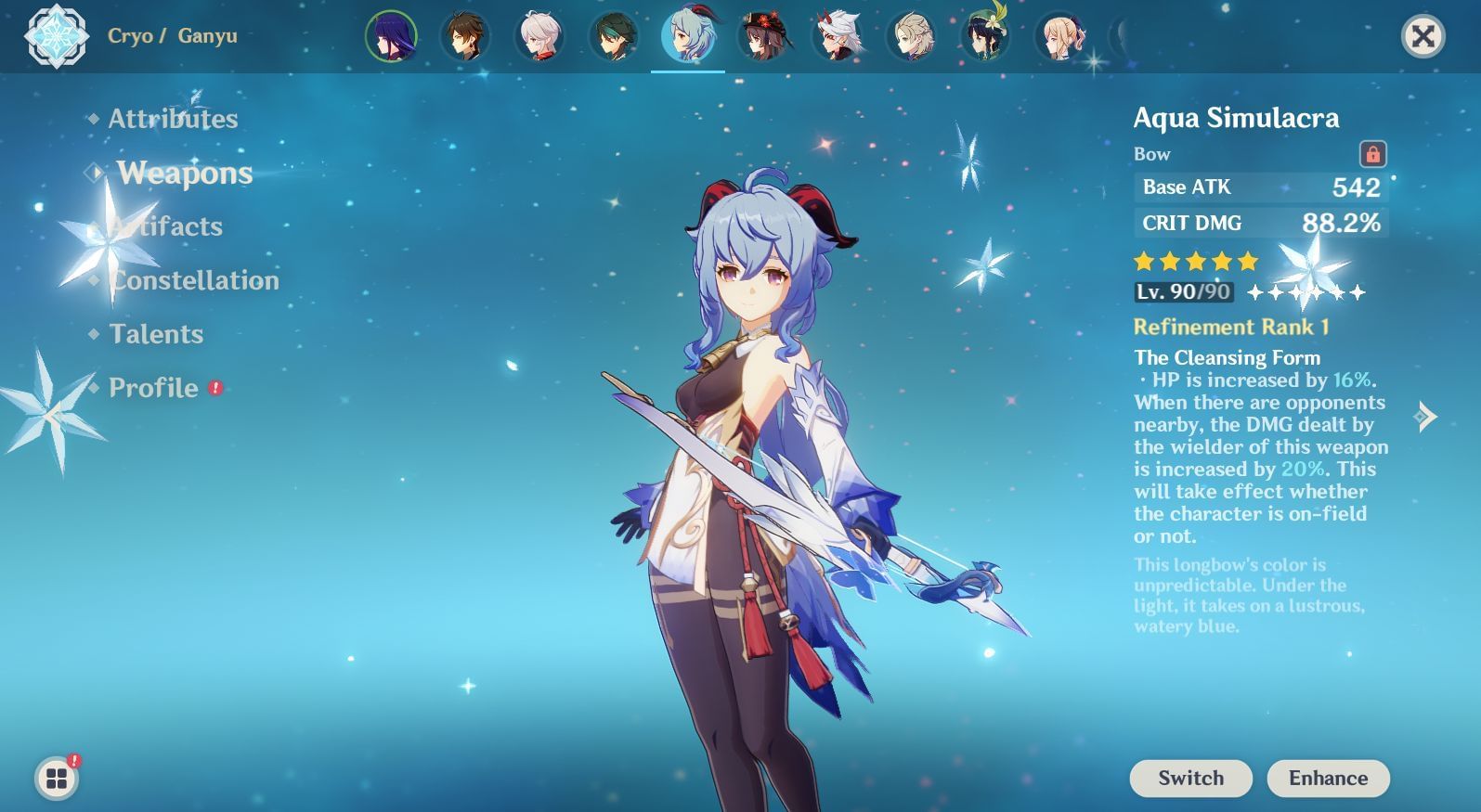Screen dimensions: 1481x812
Task: Open the Profile section
Action: 153,388
